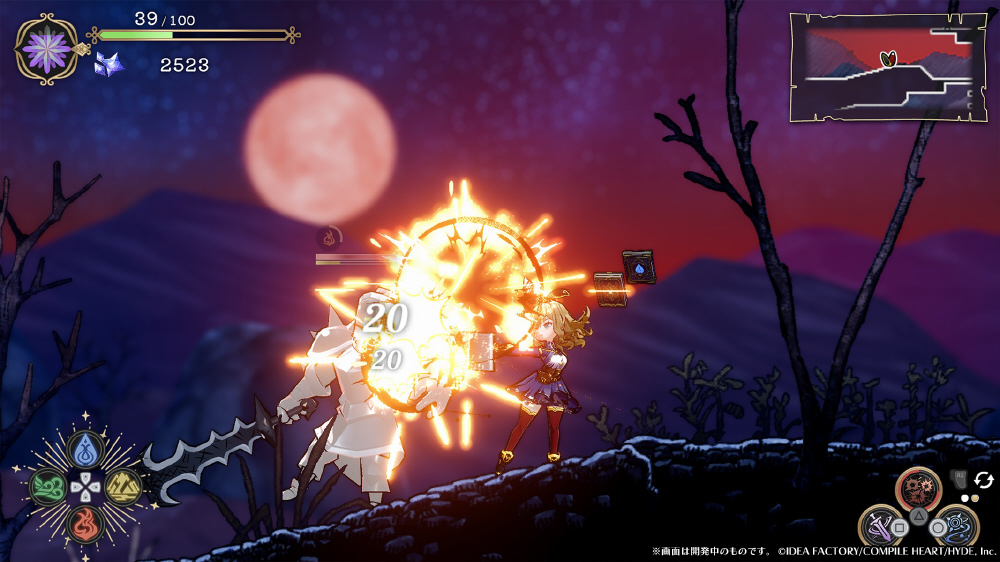The image size is (1000, 562).
Task: Choose the green wind element icon
Action: [46, 487]
